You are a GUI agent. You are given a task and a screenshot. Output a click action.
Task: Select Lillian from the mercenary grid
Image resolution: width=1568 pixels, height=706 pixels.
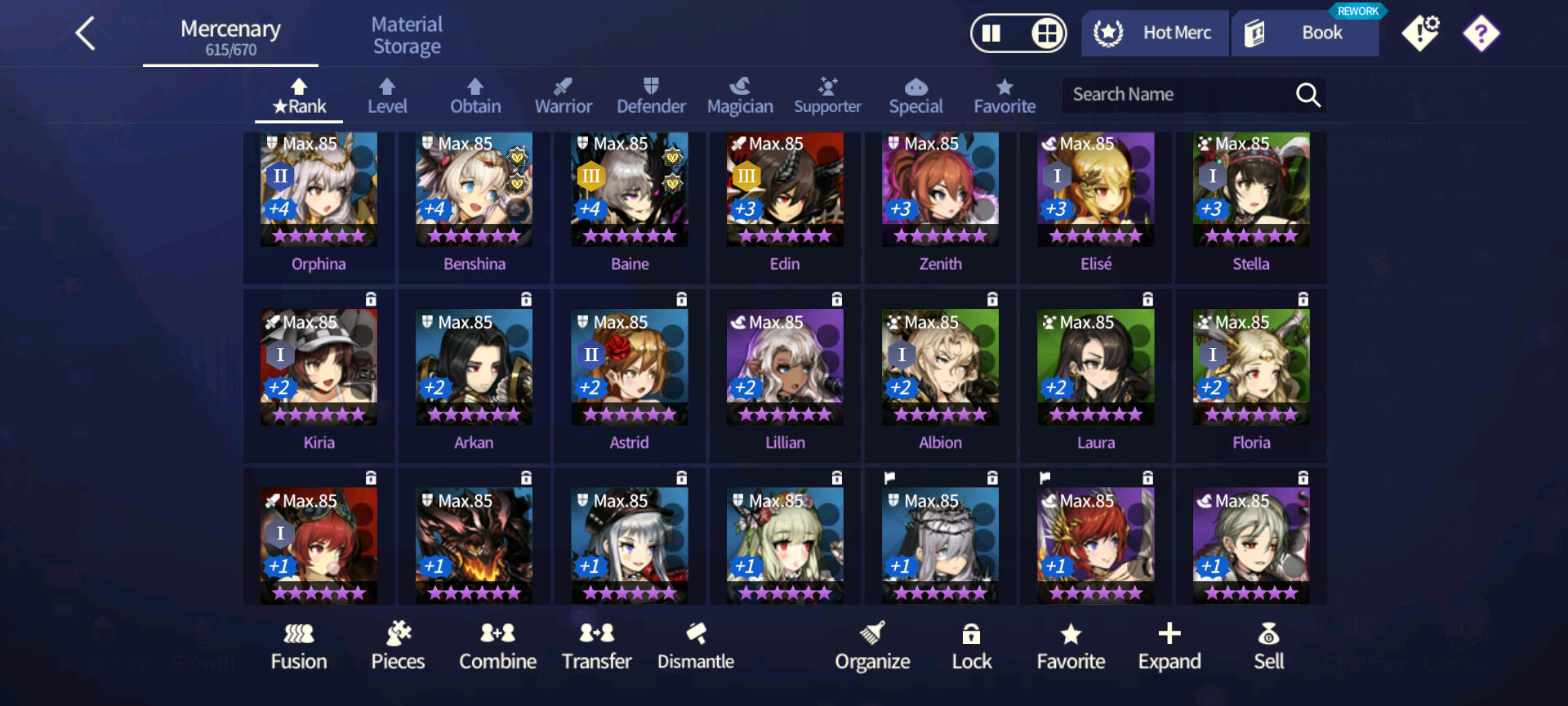[785, 378]
